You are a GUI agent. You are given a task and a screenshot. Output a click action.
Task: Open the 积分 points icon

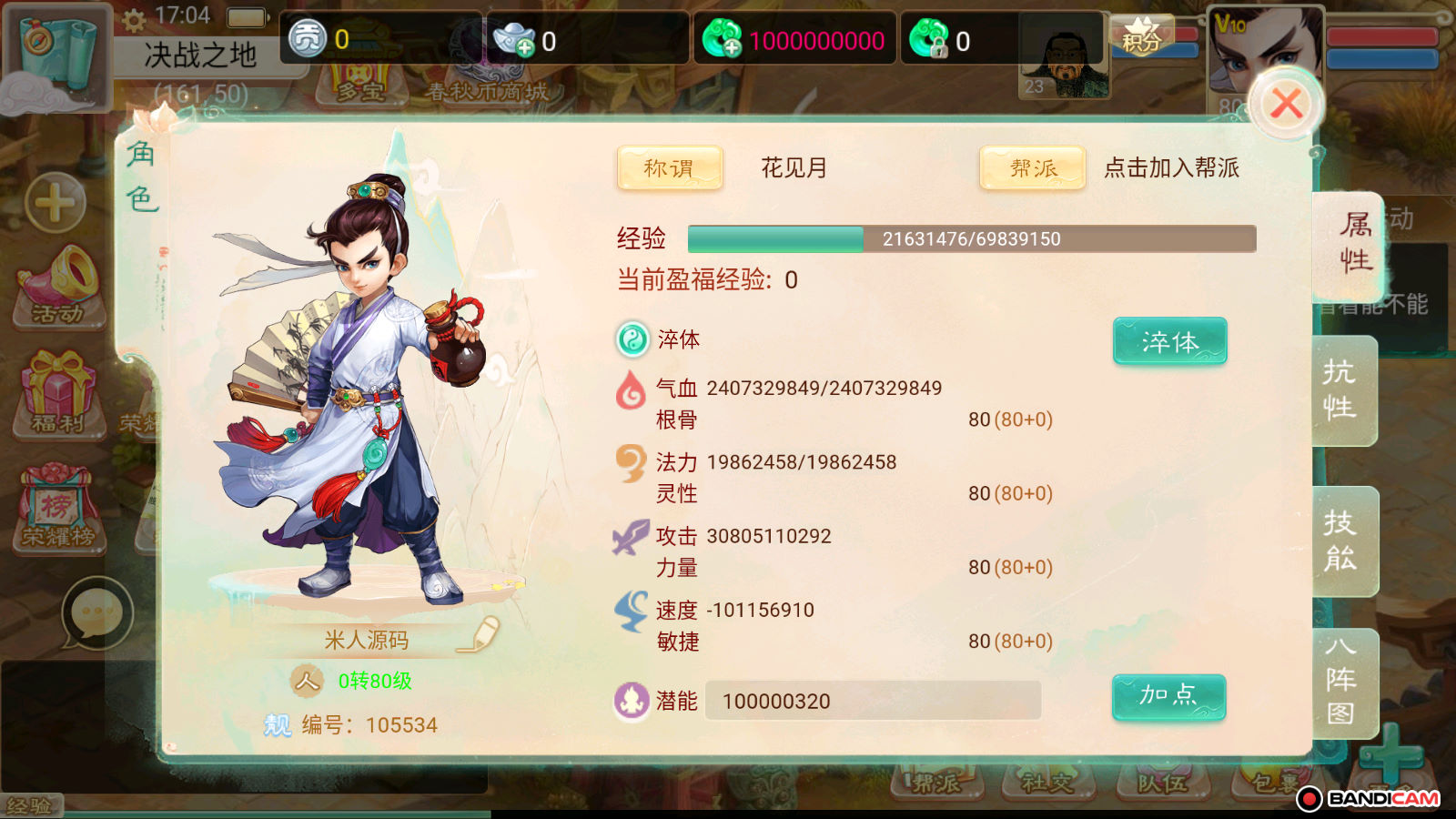click(x=1141, y=36)
